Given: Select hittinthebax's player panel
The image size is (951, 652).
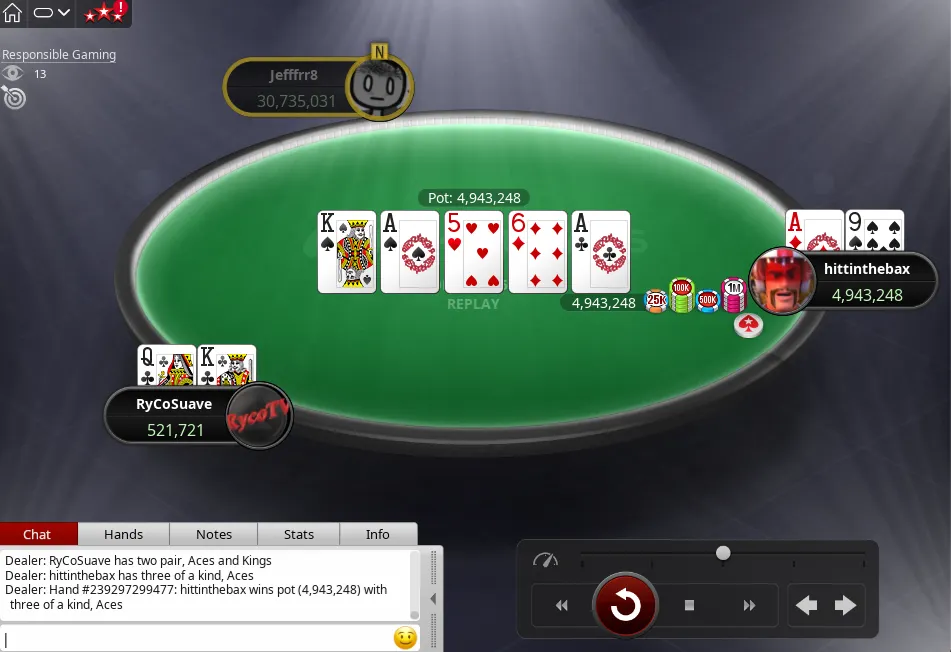Looking at the screenshot, I should (x=864, y=282).
